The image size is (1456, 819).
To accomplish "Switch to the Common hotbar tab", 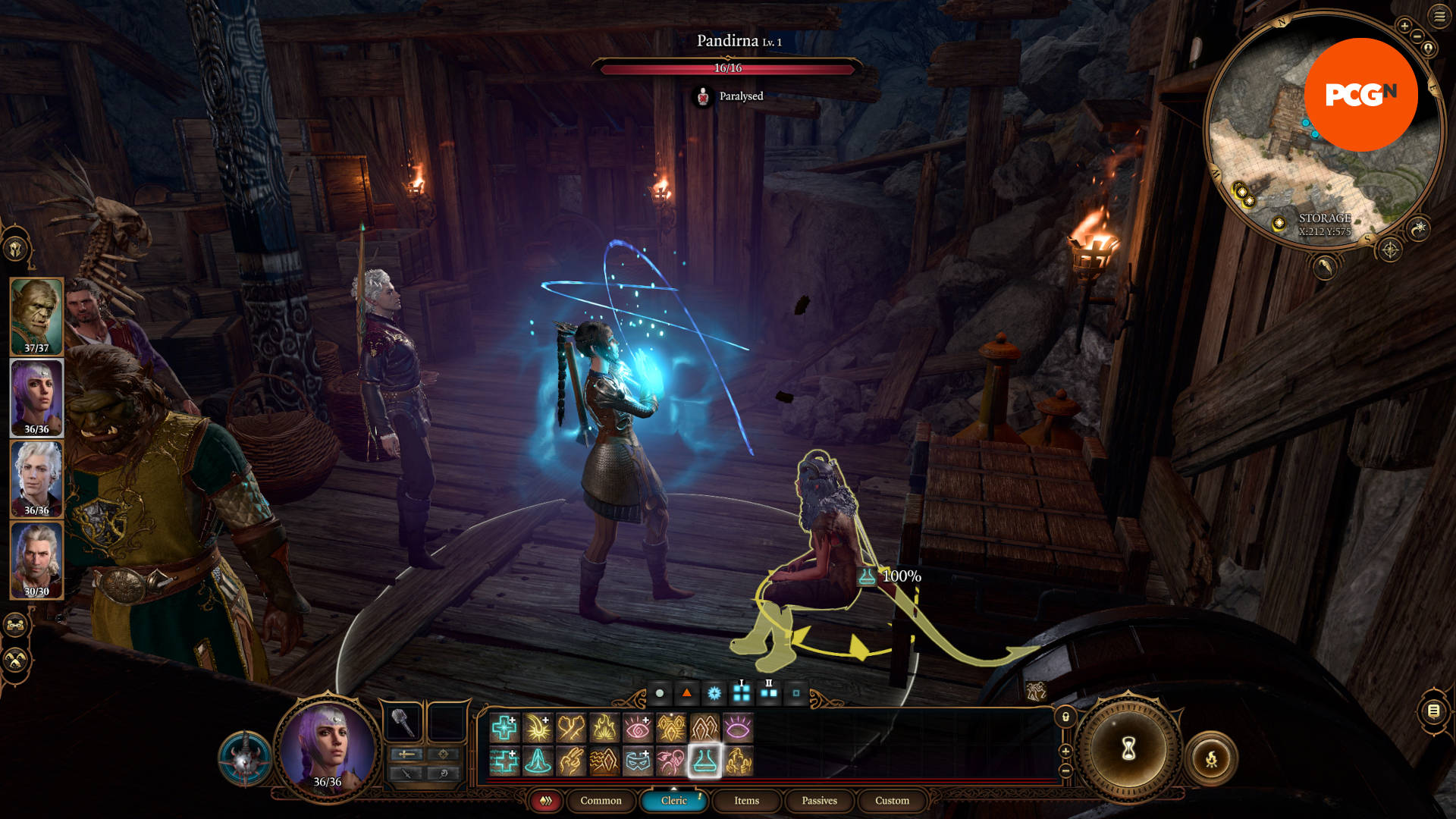I will (x=601, y=801).
